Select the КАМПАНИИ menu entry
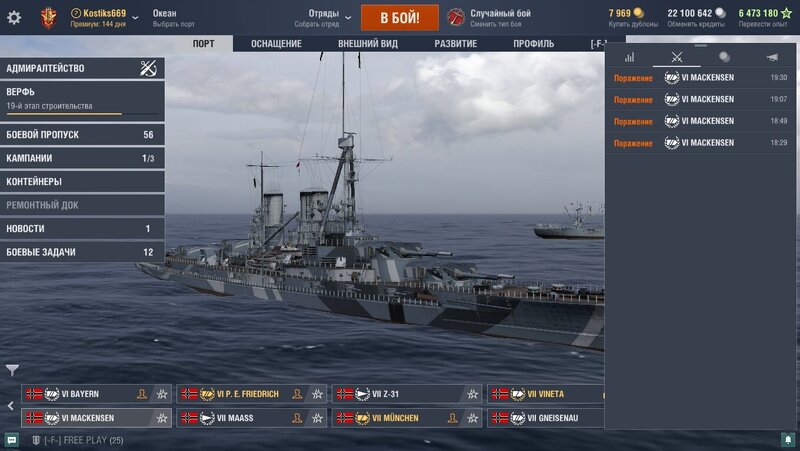The image size is (800, 451). [x=82, y=158]
